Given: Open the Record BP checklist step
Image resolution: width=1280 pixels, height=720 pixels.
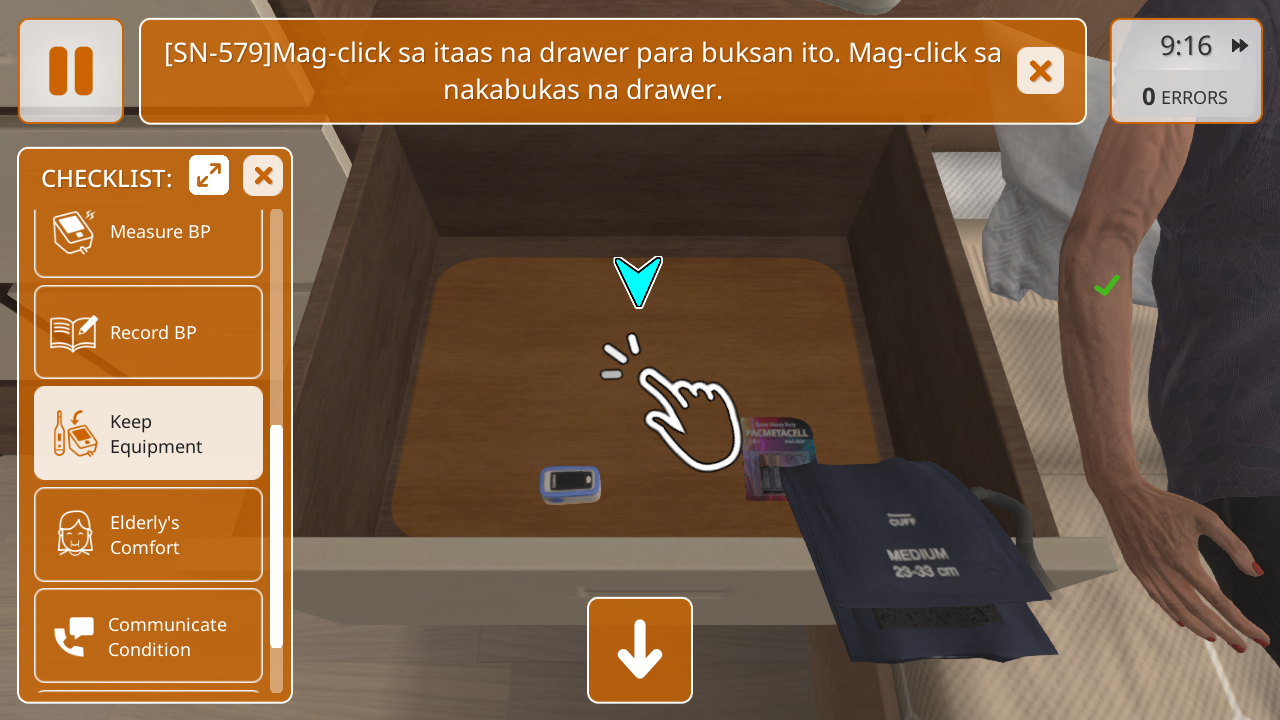Looking at the screenshot, I should [x=148, y=332].
